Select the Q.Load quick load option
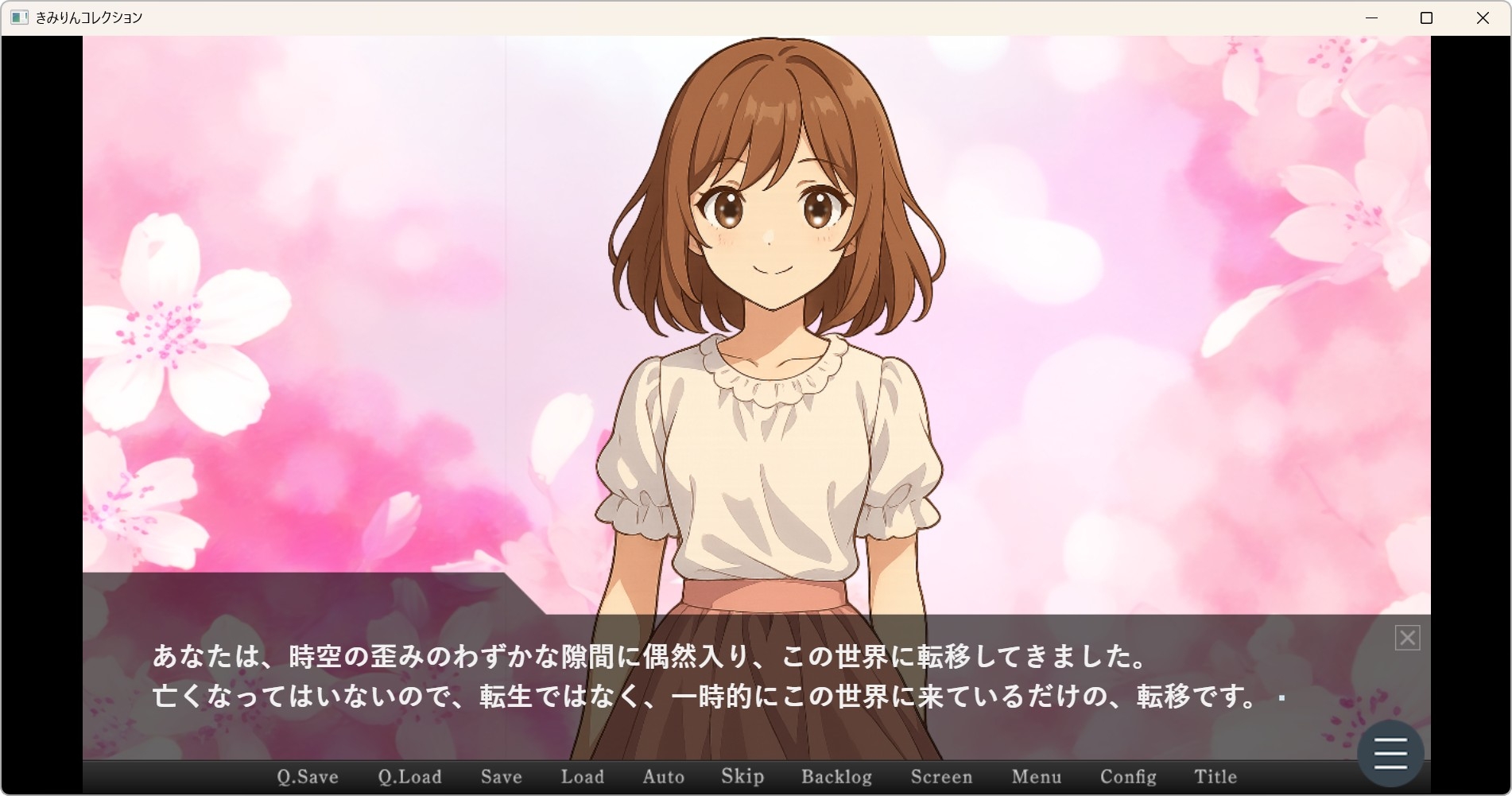Viewport: 1512px width, 796px height. [x=409, y=777]
